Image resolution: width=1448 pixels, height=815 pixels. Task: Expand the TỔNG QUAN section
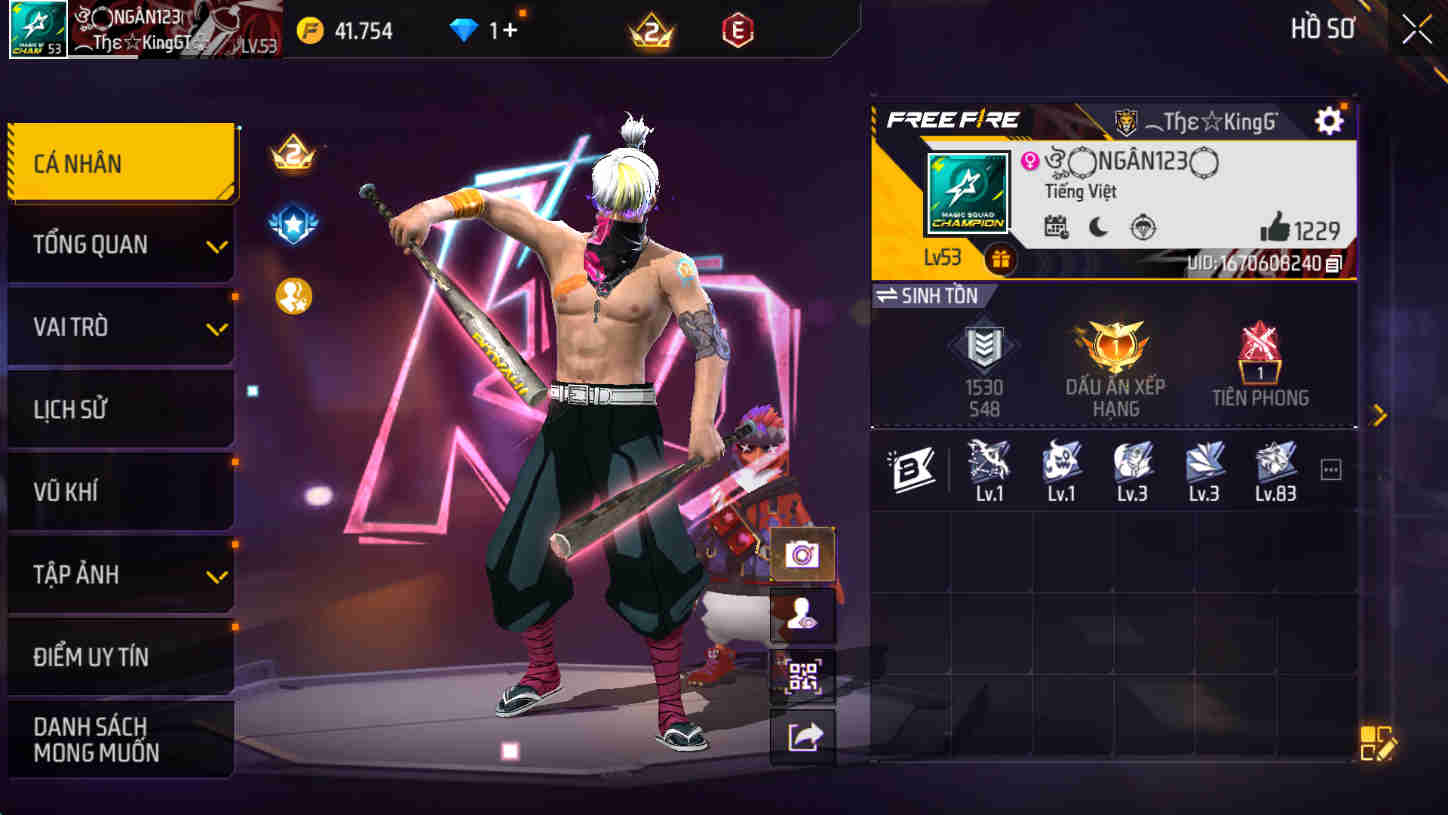[x=120, y=244]
